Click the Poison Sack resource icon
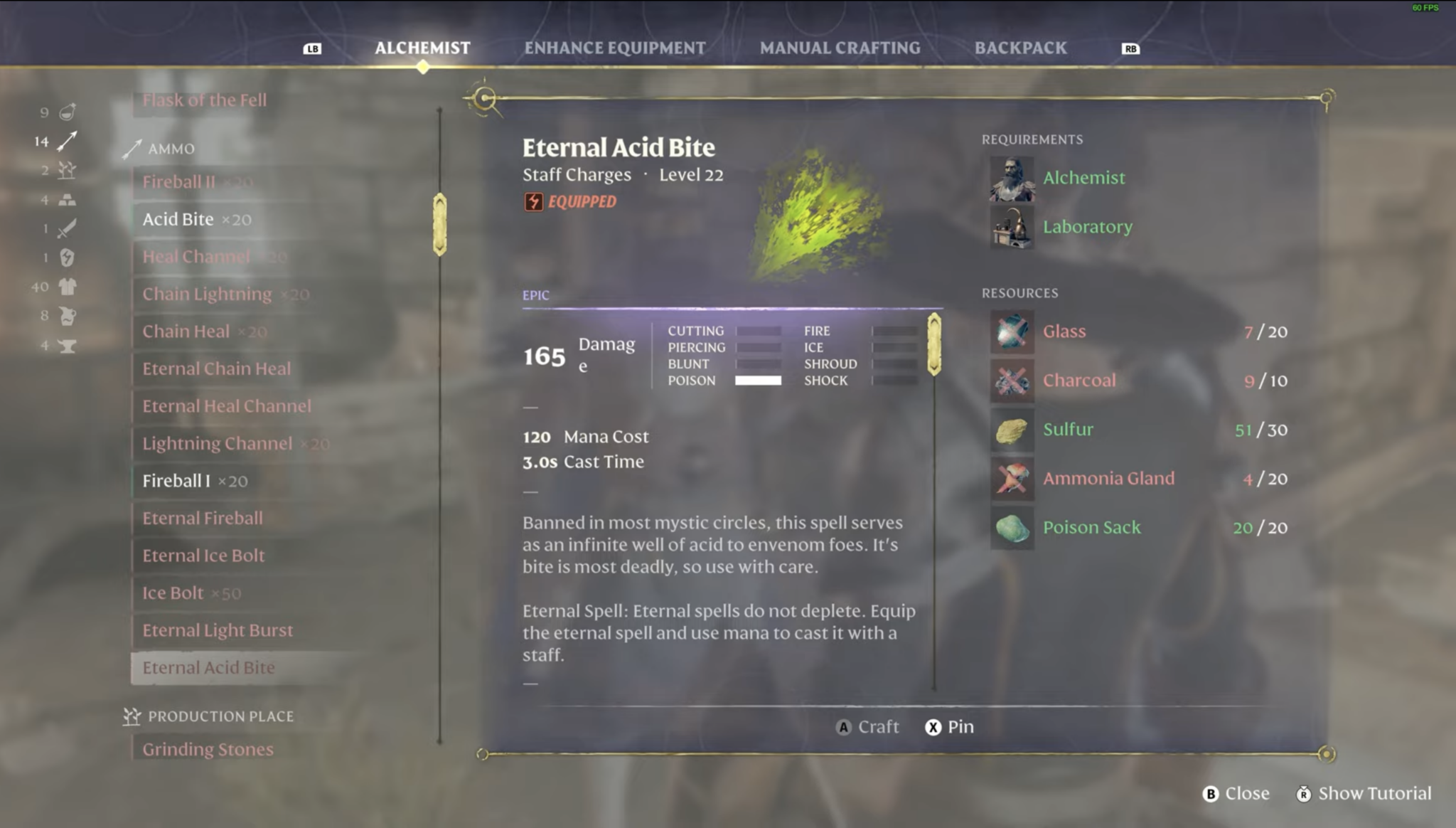This screenshot has width=1456, height=828. pos(1012,529)
